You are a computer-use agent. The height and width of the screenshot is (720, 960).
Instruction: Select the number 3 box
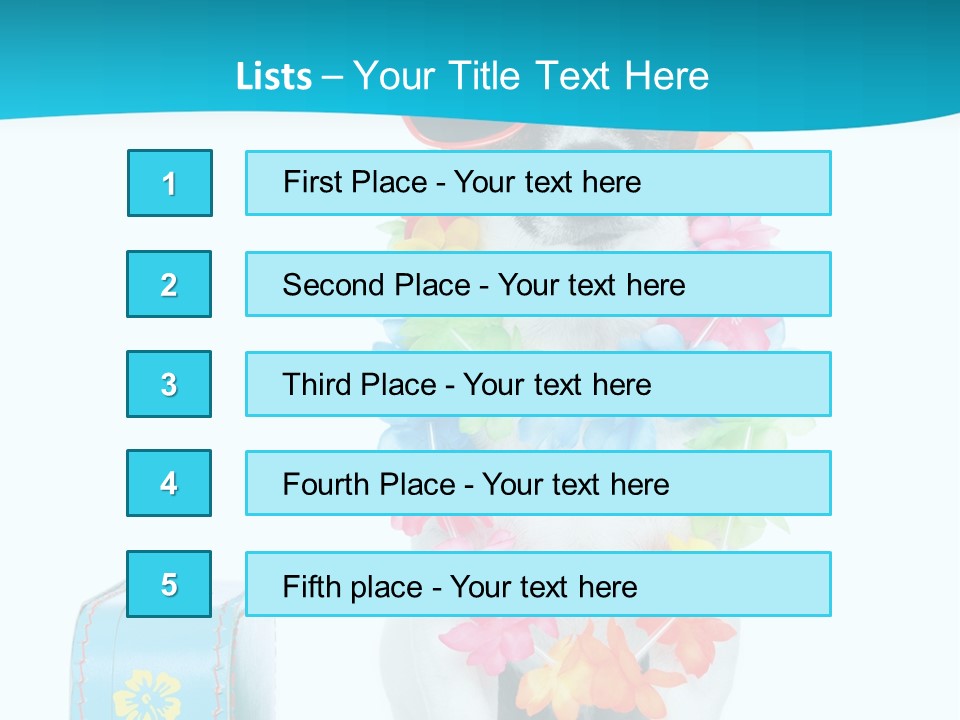pyautogui.click(x=169, y=384)
